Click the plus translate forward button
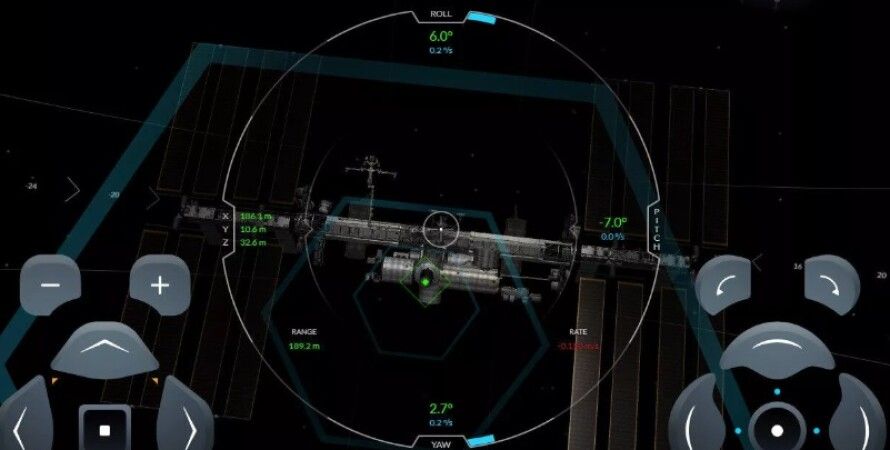 click(160, 285)
